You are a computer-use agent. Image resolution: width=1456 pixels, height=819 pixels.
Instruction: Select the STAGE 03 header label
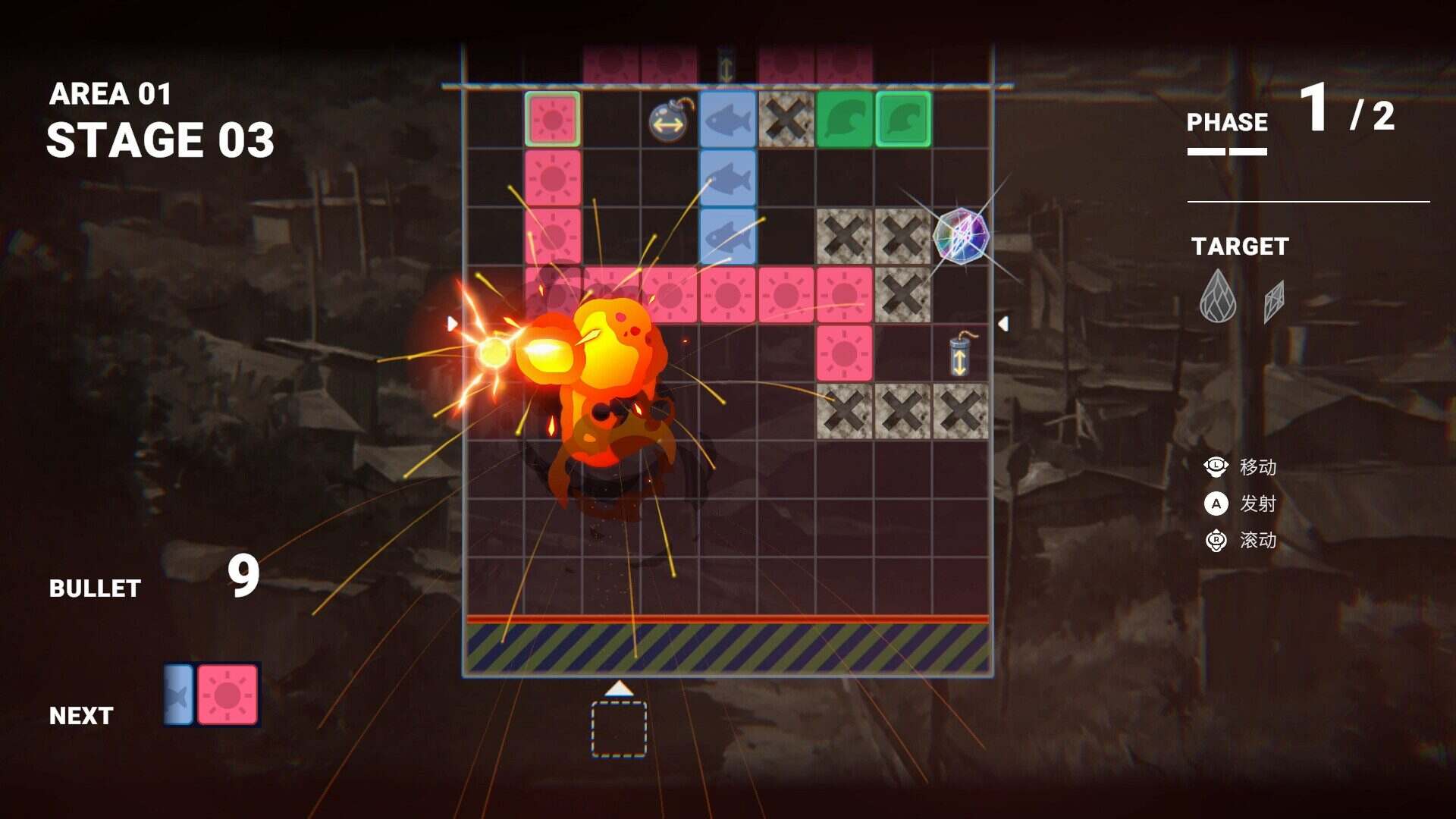[161, 140]
